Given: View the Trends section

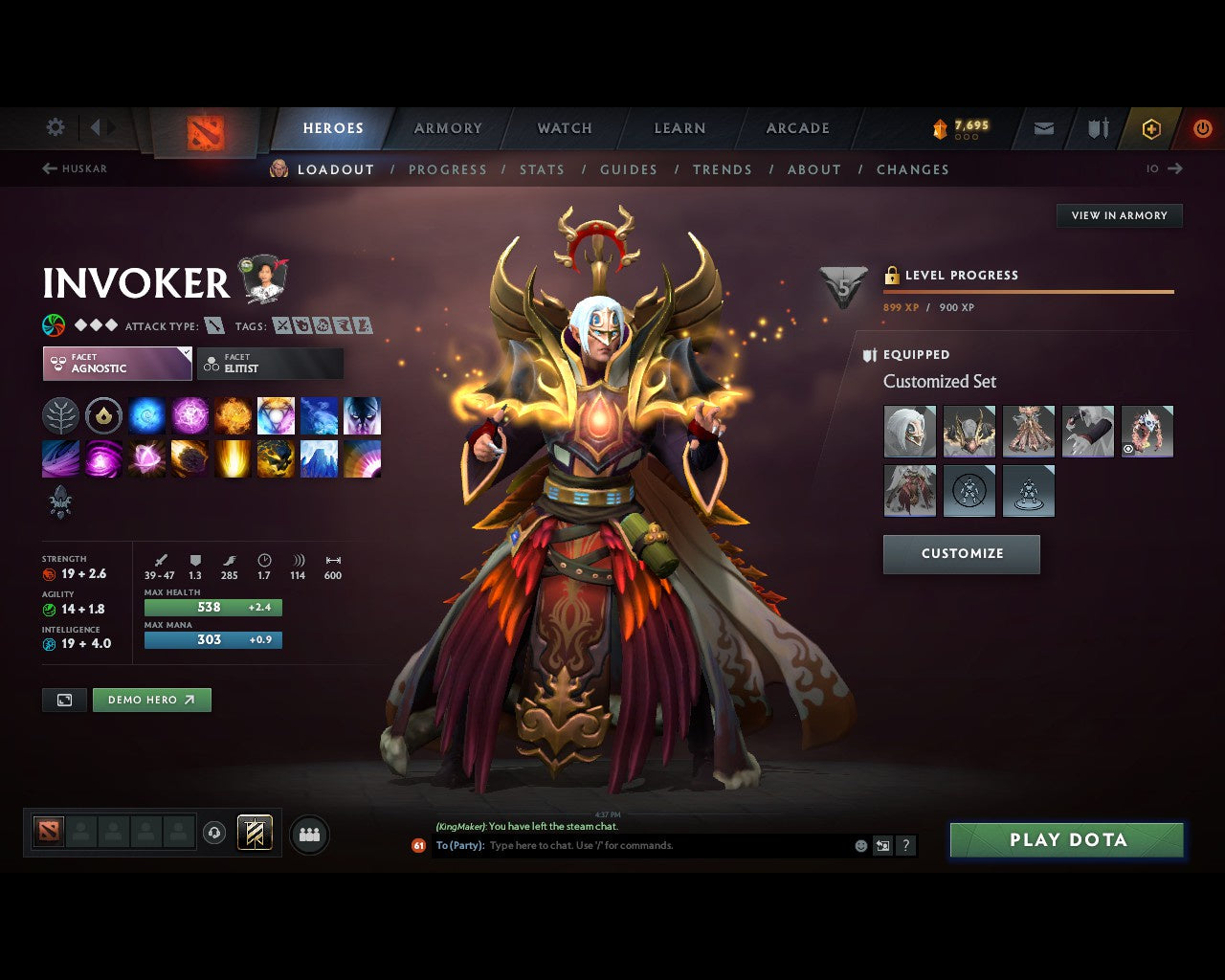Looking at the screenshot, I should (723, 169).
